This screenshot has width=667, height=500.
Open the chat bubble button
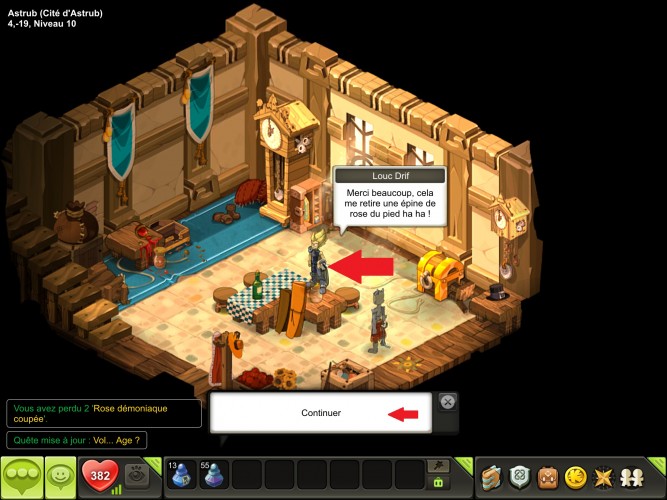[22, 476]
